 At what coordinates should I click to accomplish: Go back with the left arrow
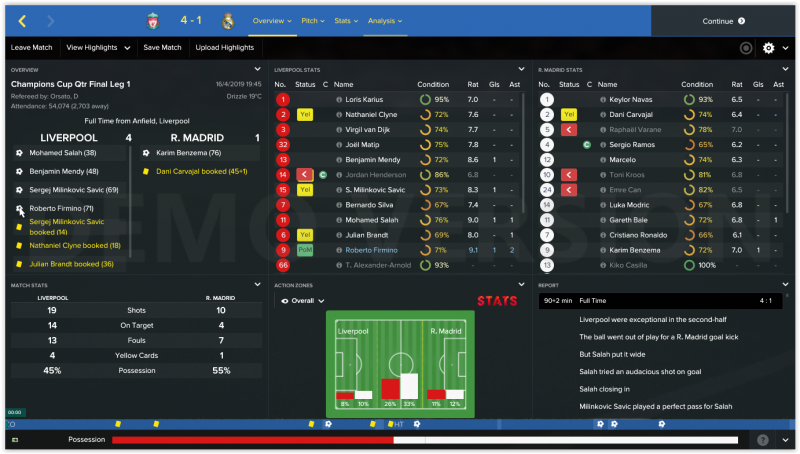coord(23,21)
